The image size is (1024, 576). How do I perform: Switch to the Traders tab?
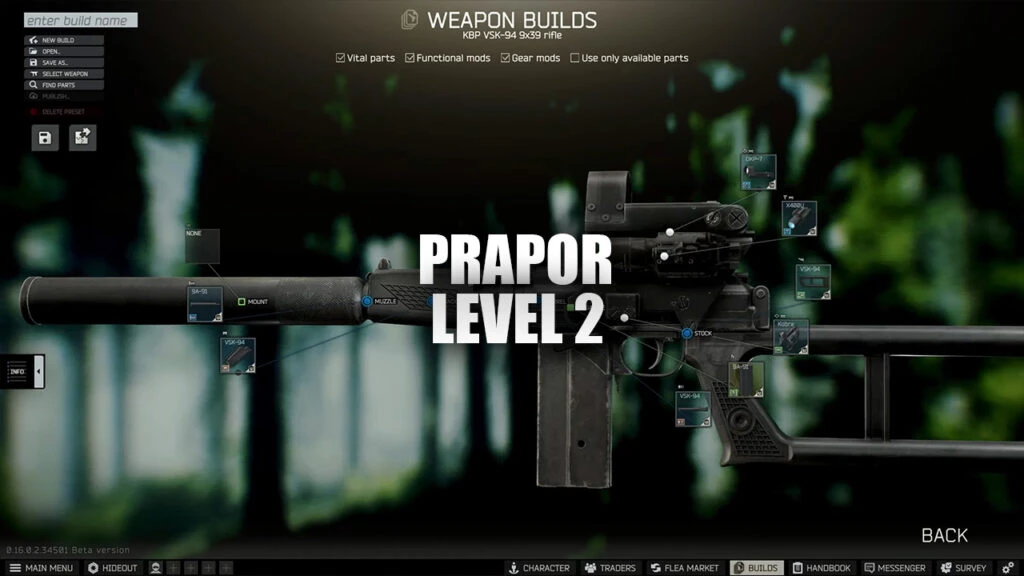[609, 568]
